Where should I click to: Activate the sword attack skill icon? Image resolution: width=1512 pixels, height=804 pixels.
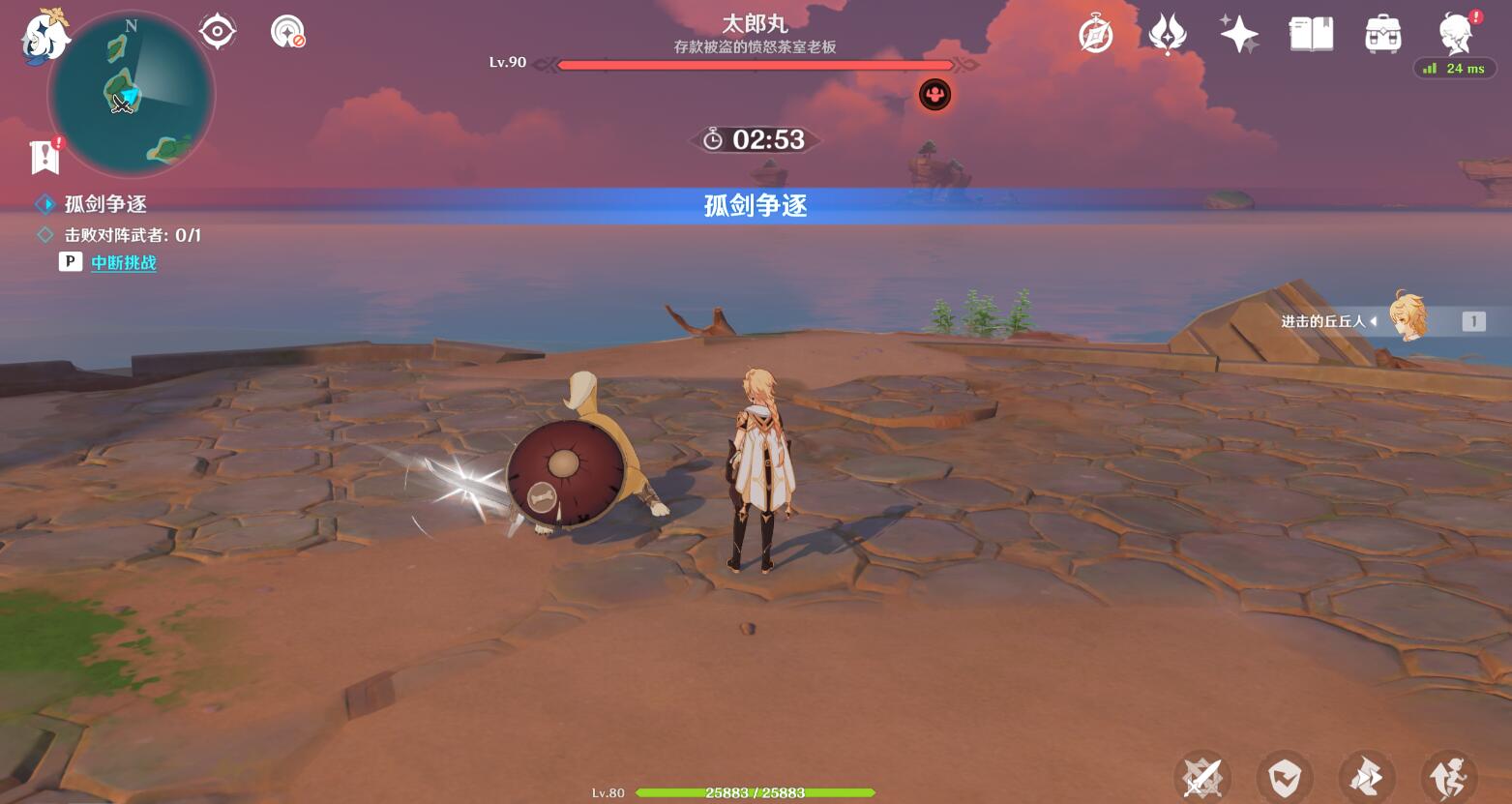[x=1202, y=776]
